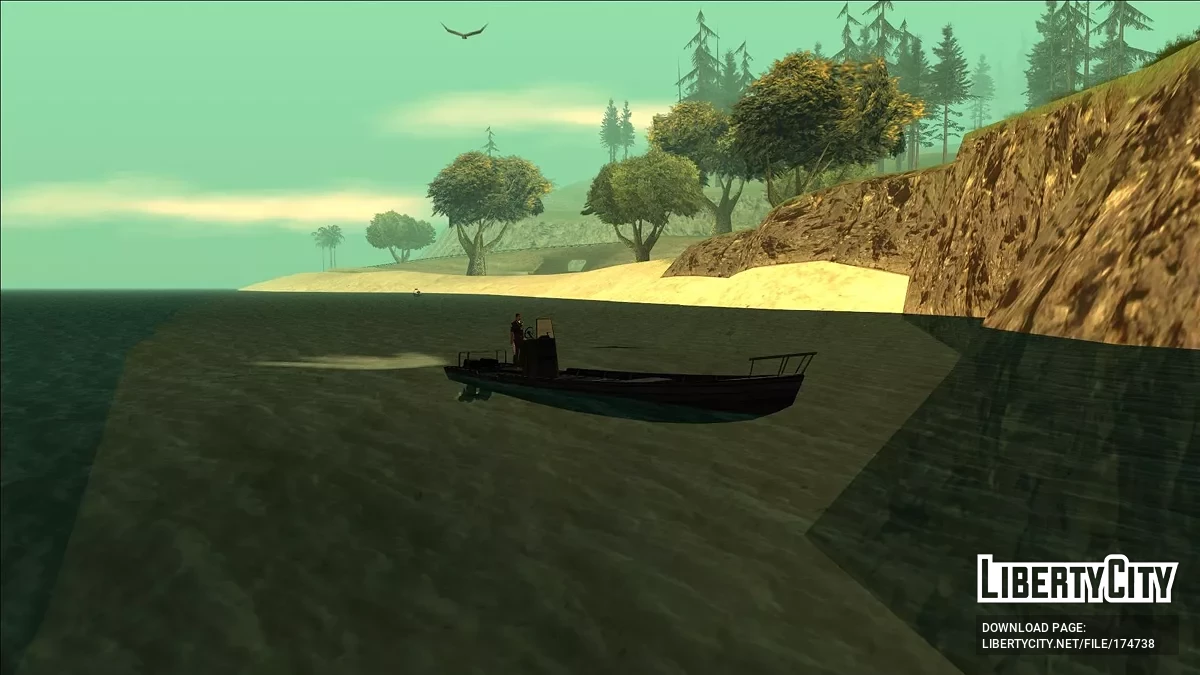Open the libertycity.net/file/174738 download page link
This screenshot has width=1200, height=675.
coord(1067,643)
